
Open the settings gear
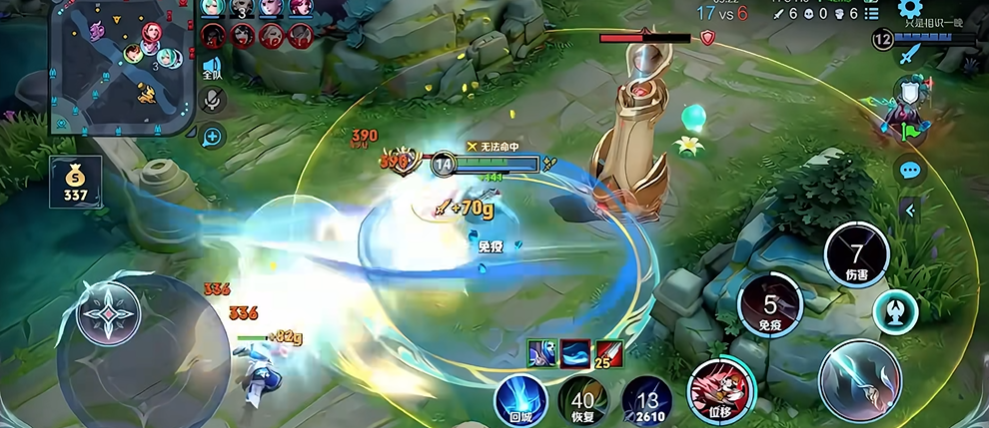(x=909, y=10)
